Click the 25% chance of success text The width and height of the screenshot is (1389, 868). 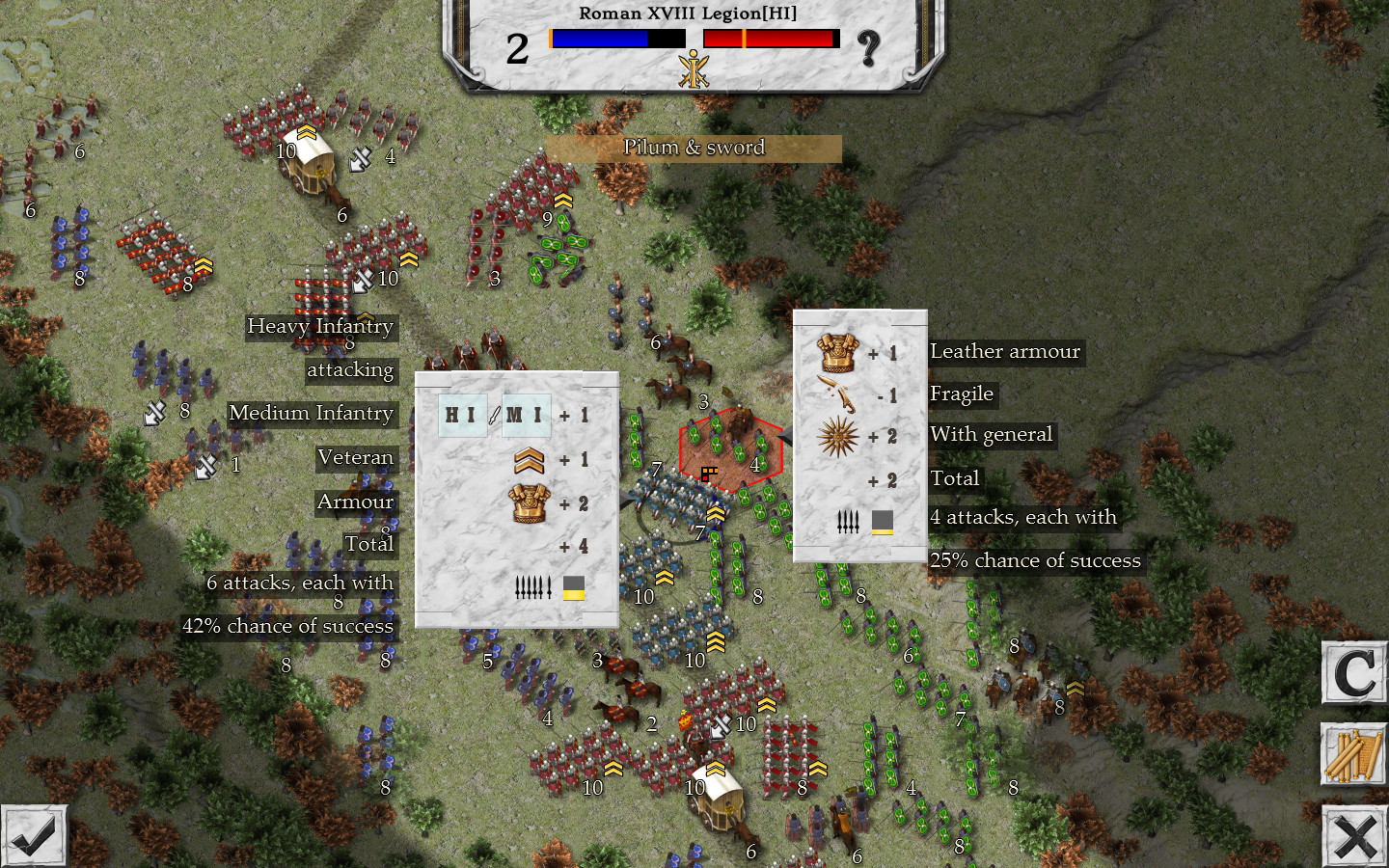(1035, 560)
